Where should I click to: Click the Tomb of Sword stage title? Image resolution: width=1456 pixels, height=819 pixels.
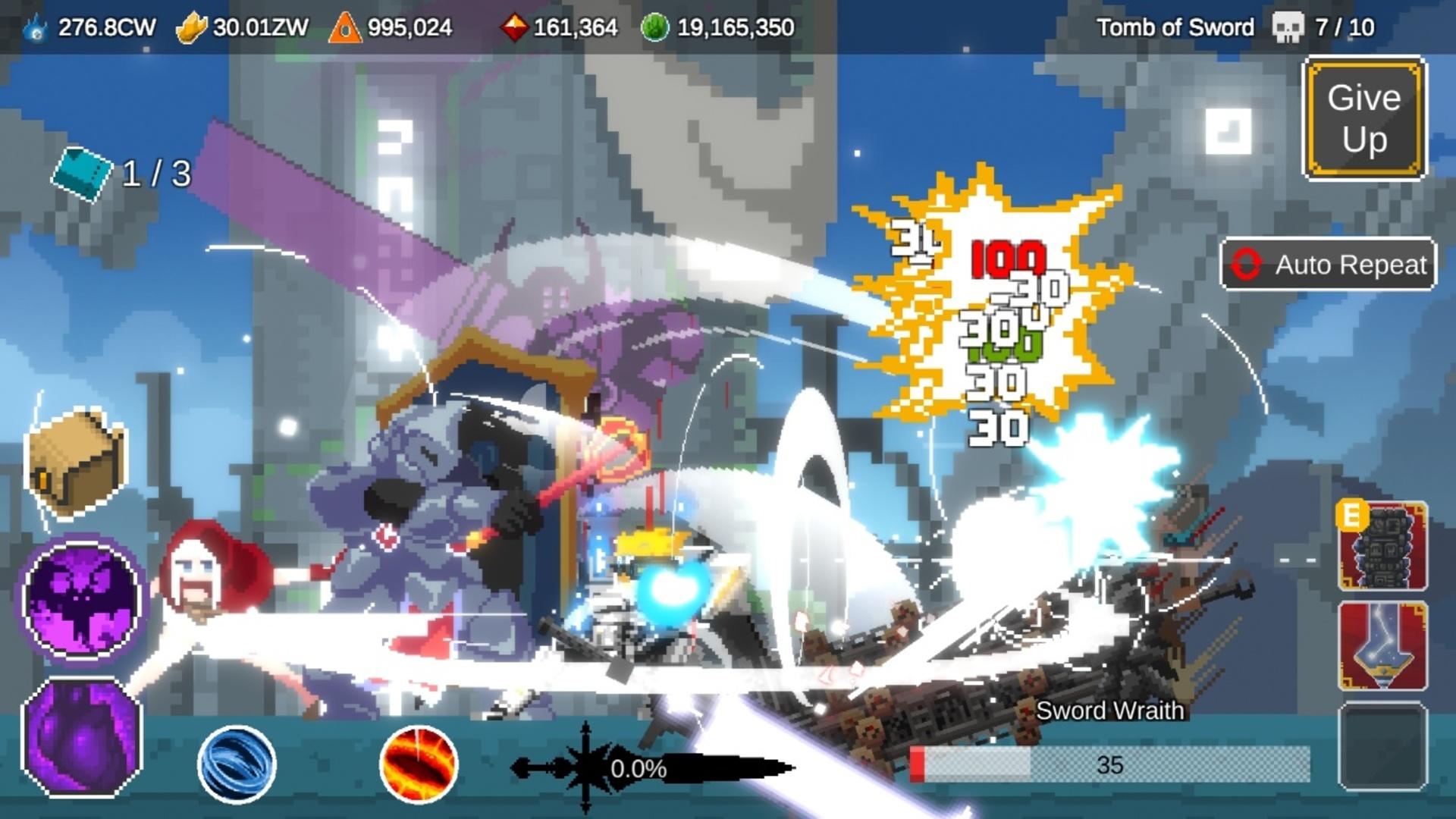(x=1175, y=26)
